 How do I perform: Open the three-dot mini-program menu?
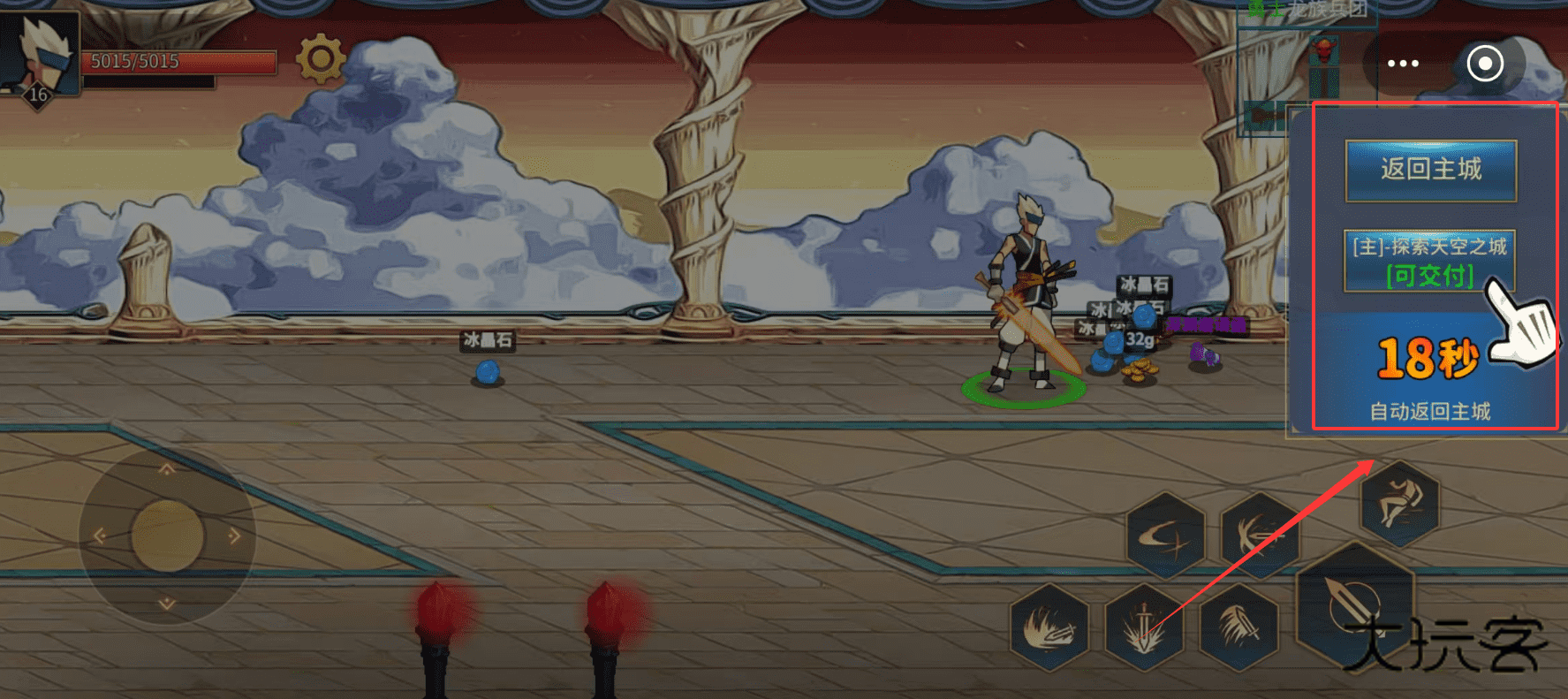1403,64
